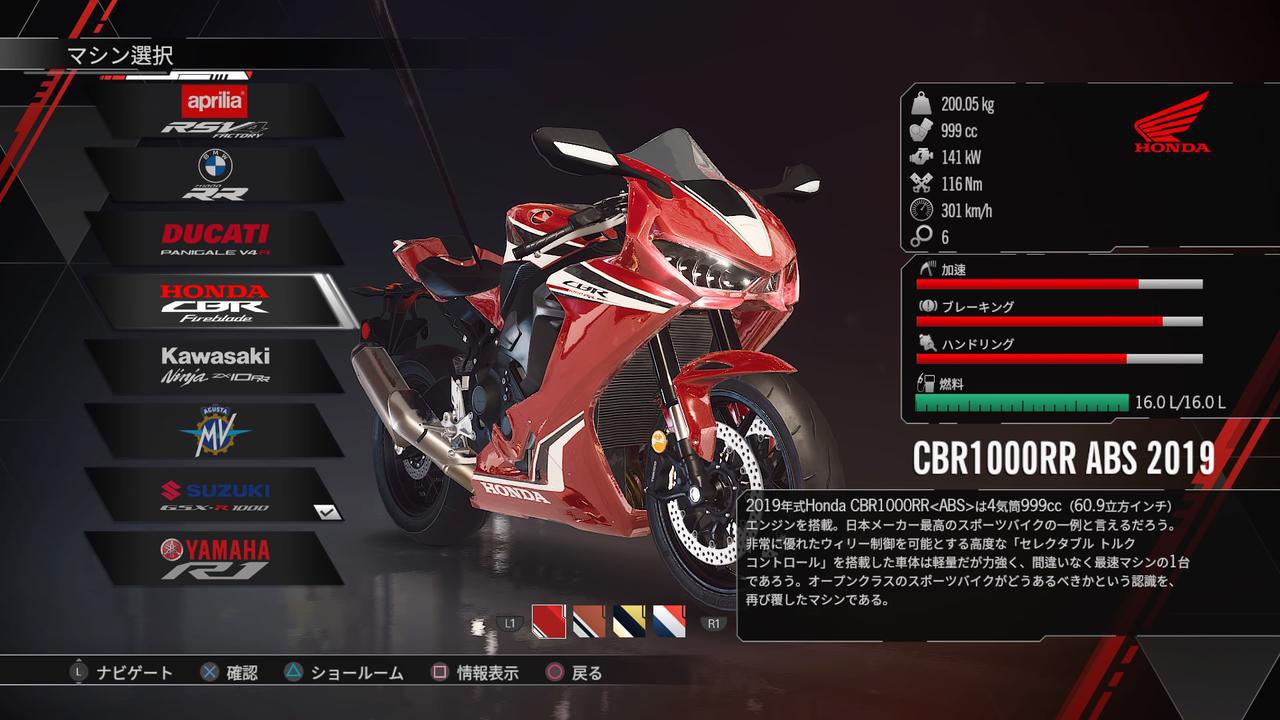
Task: Choose the Kawasaki Ninja ZX-10RR
Action: [x=214, y=366]
